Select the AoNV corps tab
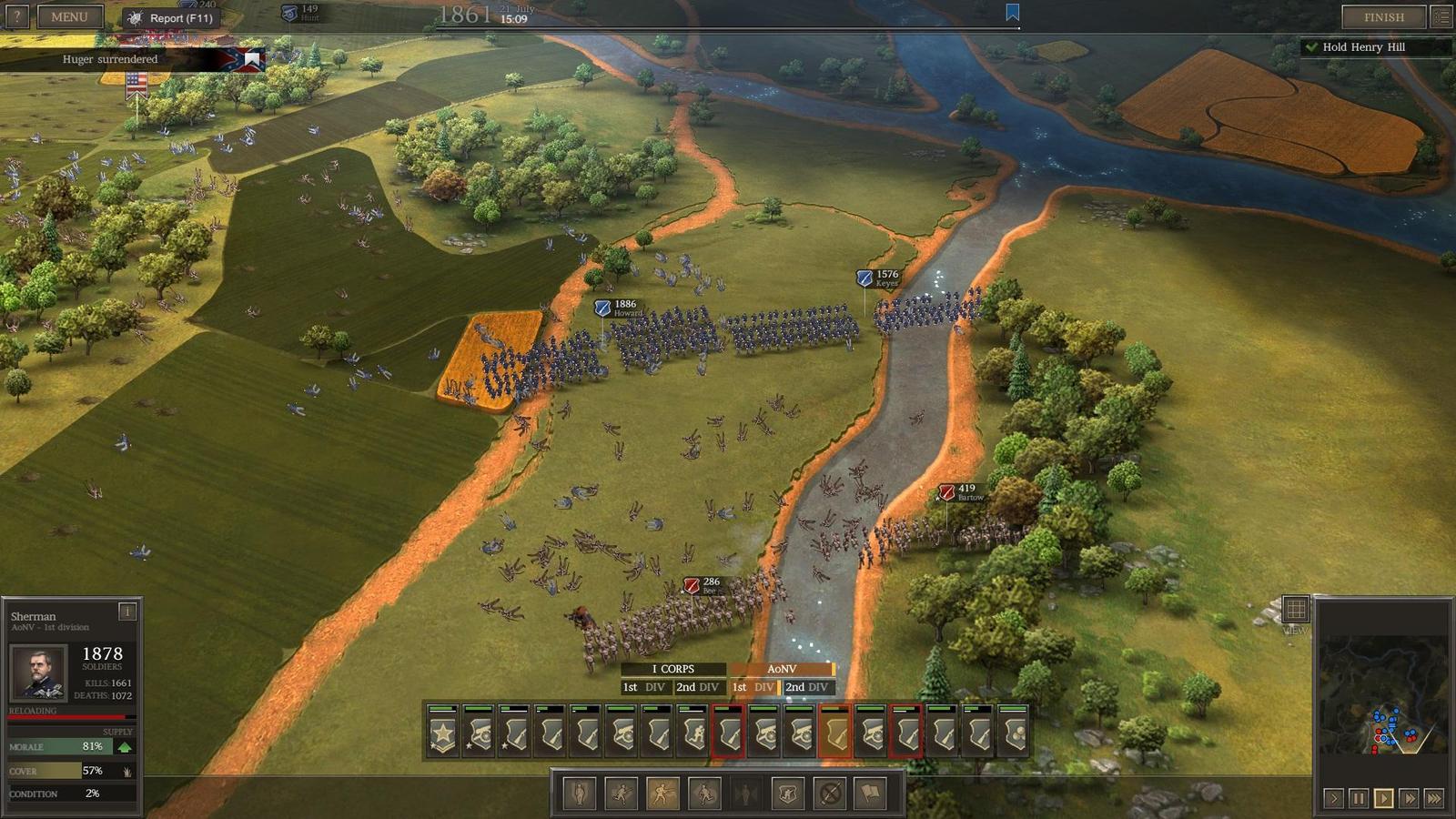The height and width of the screenshot is (819, 1456). click(x=781, y=669)
